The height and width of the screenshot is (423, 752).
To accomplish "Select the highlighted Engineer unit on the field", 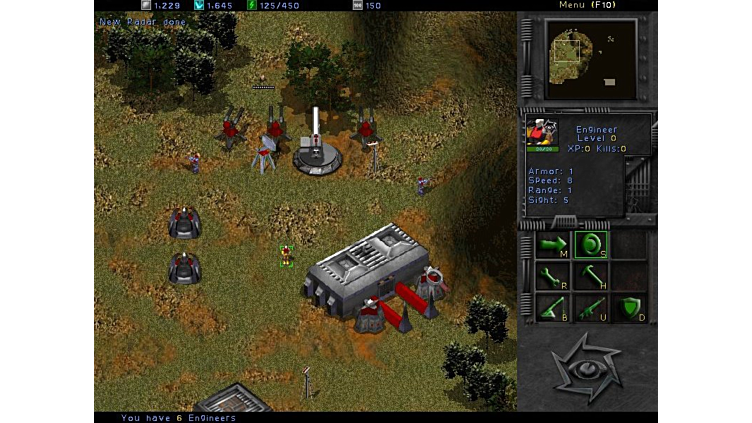I will pos(287,255).
